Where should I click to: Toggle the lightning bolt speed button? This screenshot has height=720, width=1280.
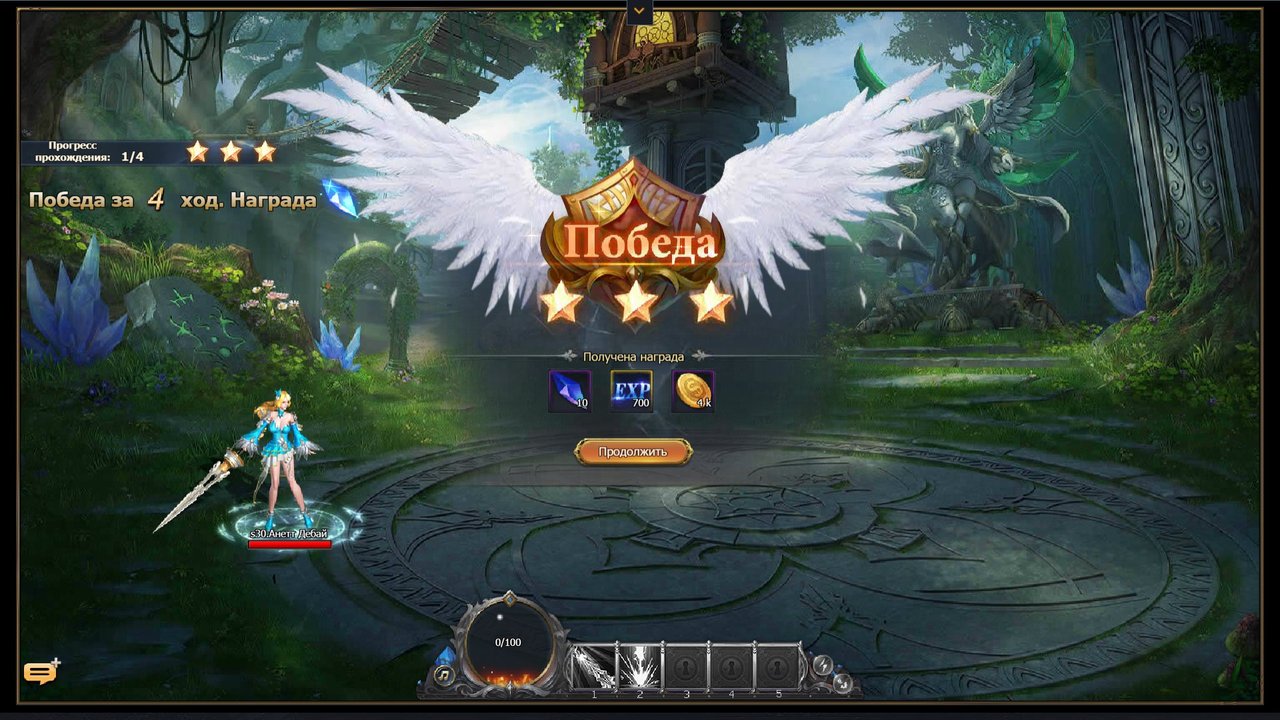(823, 665)
